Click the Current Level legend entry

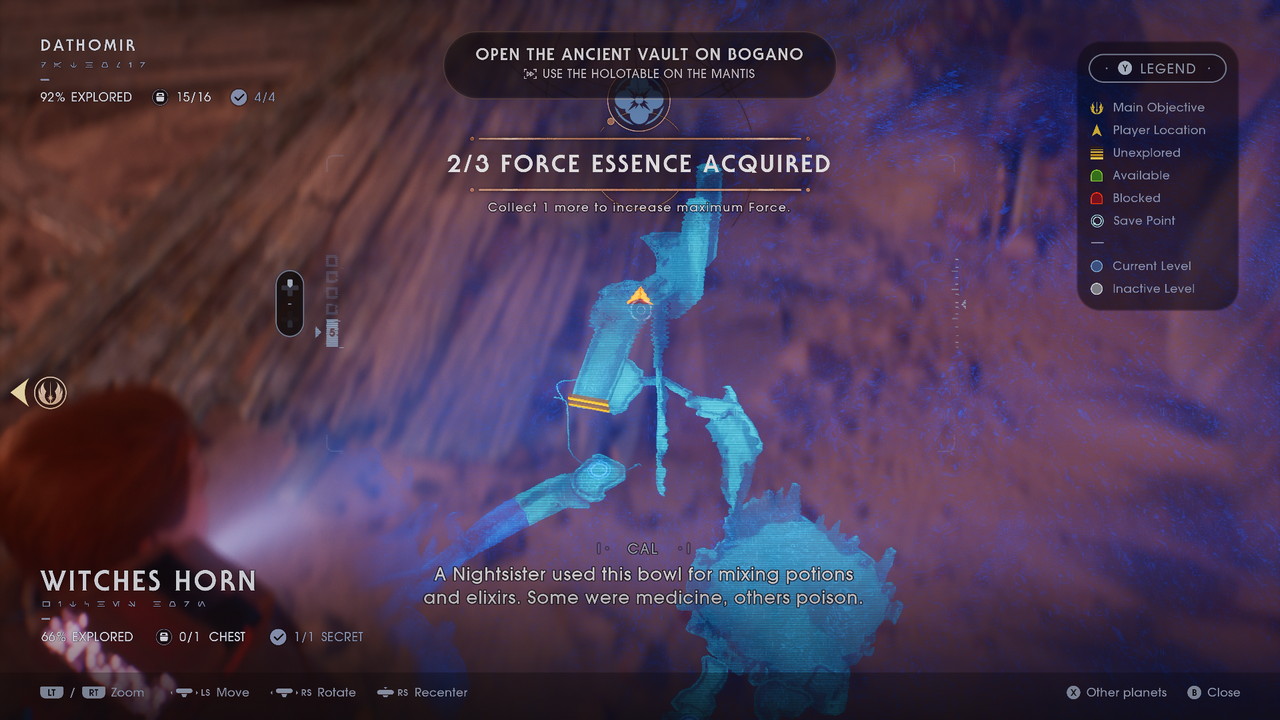[1150, 266]
